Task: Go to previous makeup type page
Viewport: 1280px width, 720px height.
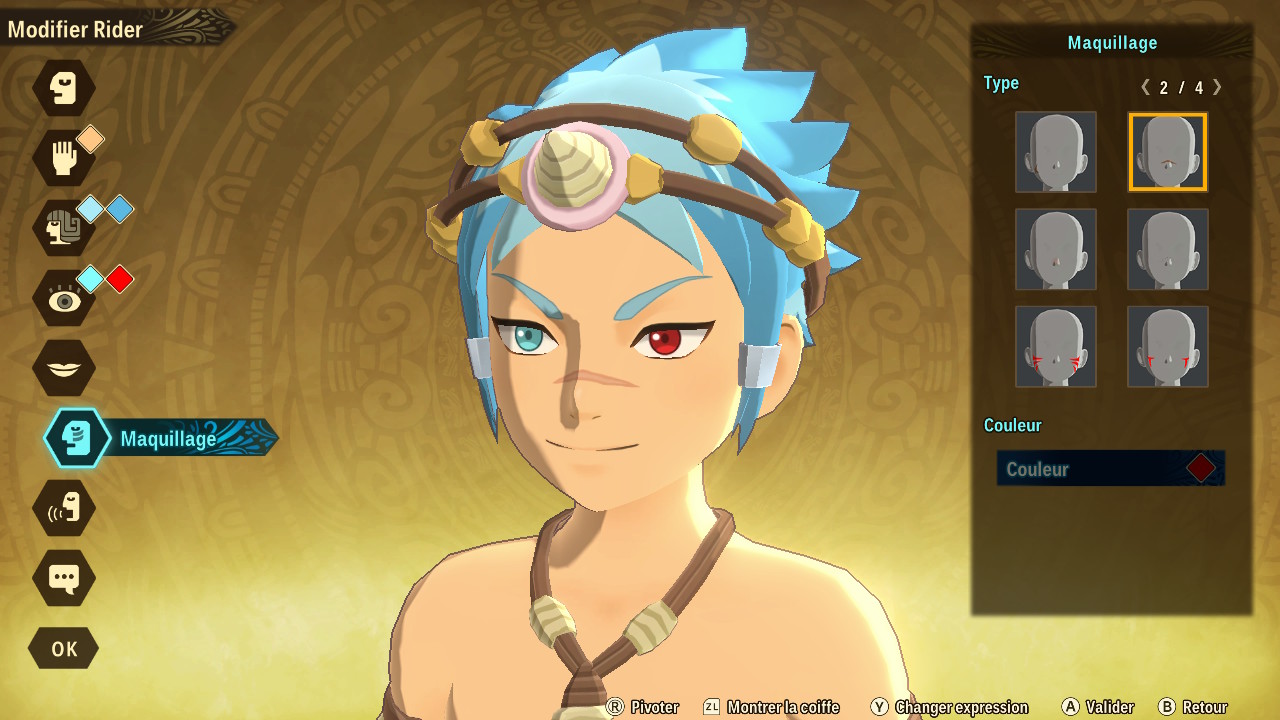Action: coord(1145,87)
